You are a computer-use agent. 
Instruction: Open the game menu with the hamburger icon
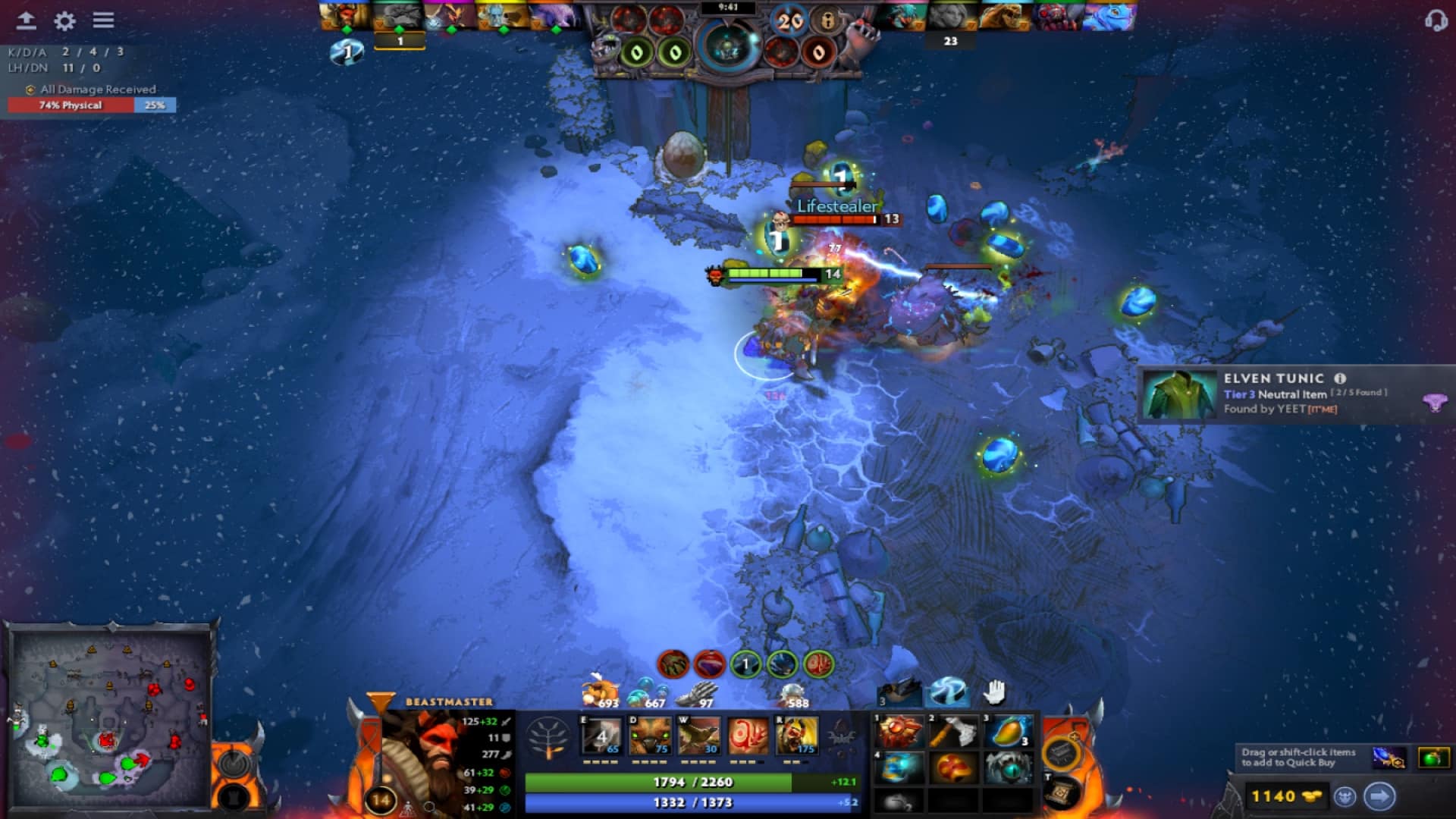pos(102,20)
